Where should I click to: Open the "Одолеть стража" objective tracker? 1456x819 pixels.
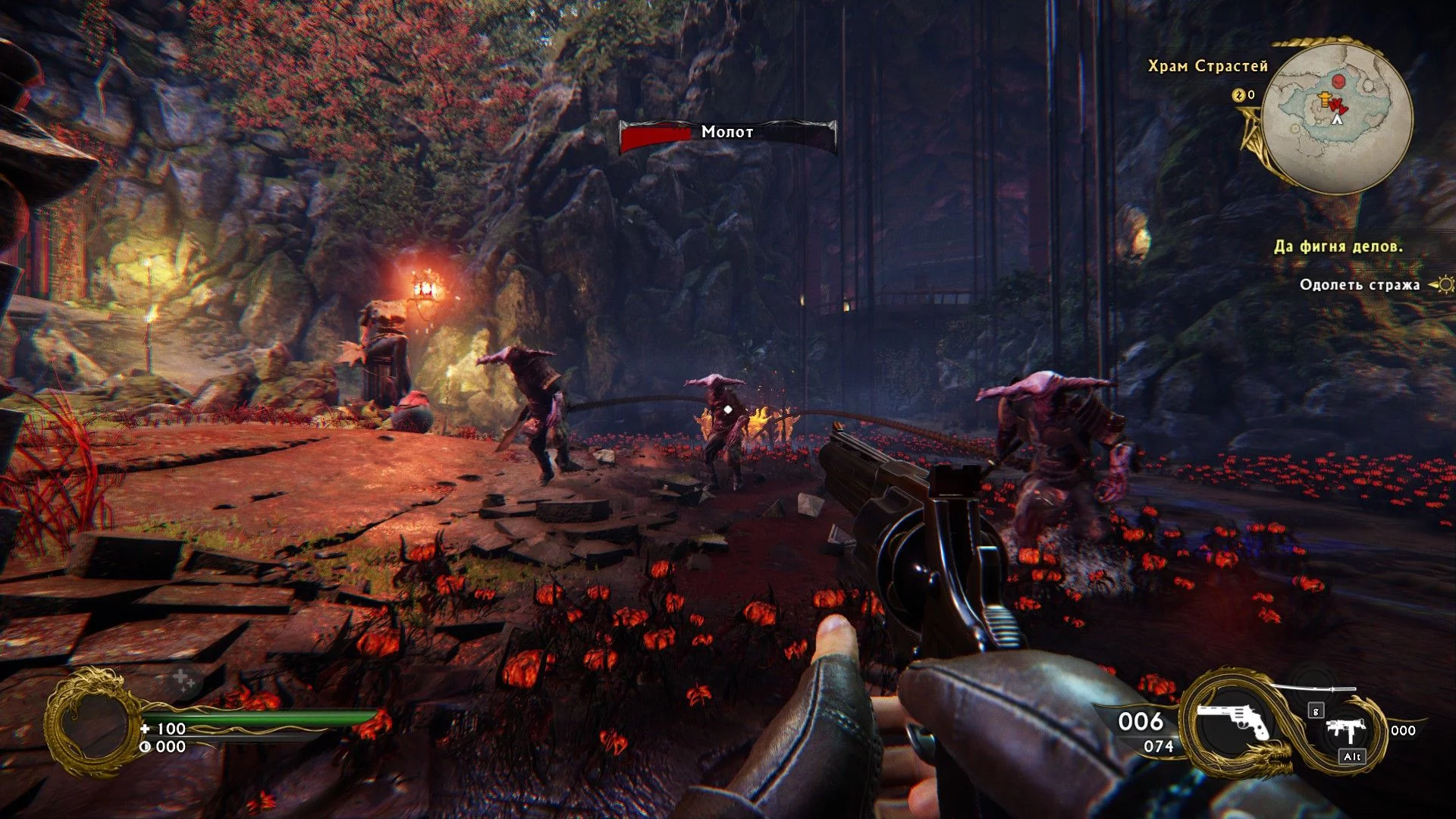tap(1359, 285)
